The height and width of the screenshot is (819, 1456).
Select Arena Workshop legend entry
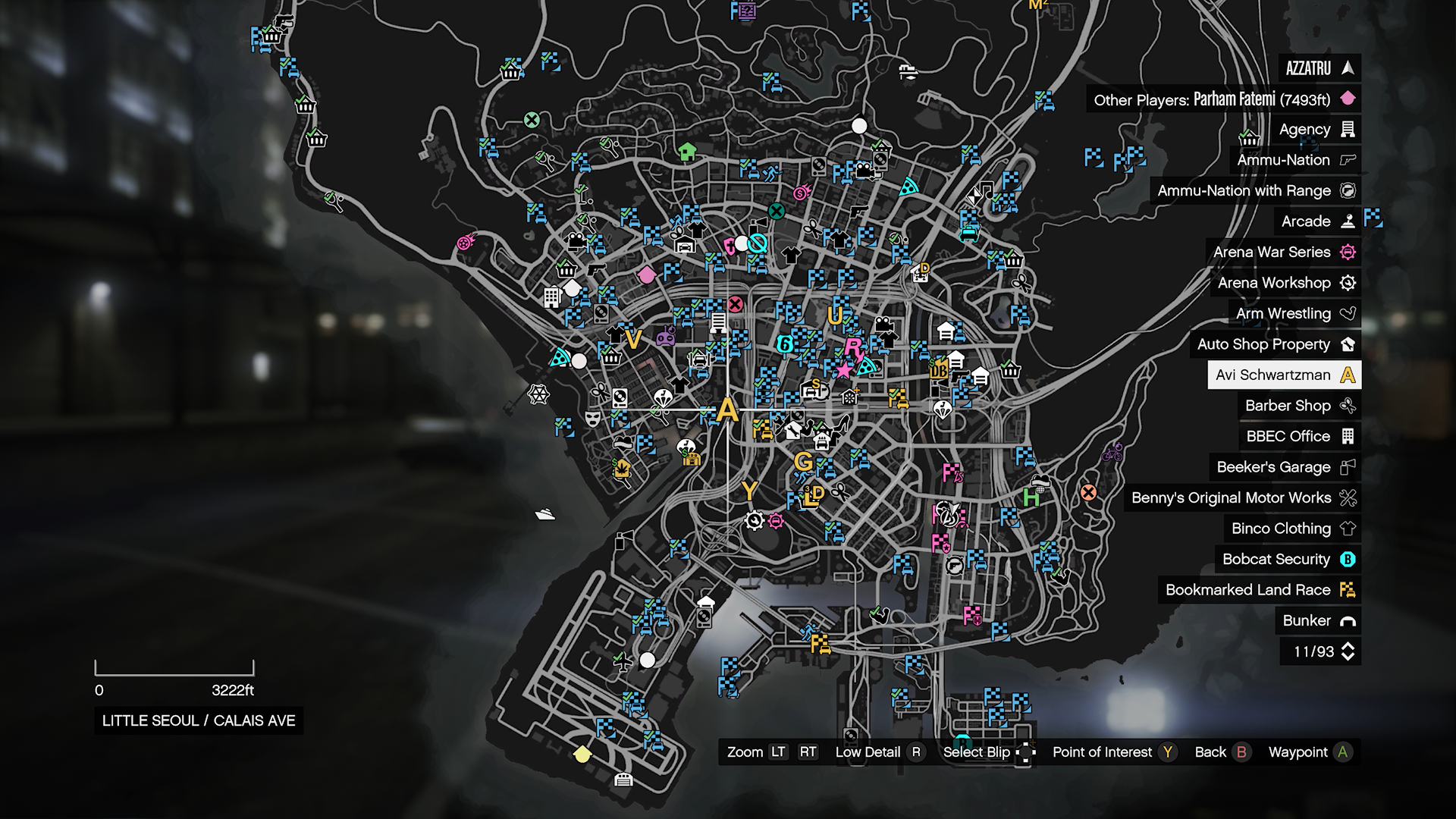1285,283
